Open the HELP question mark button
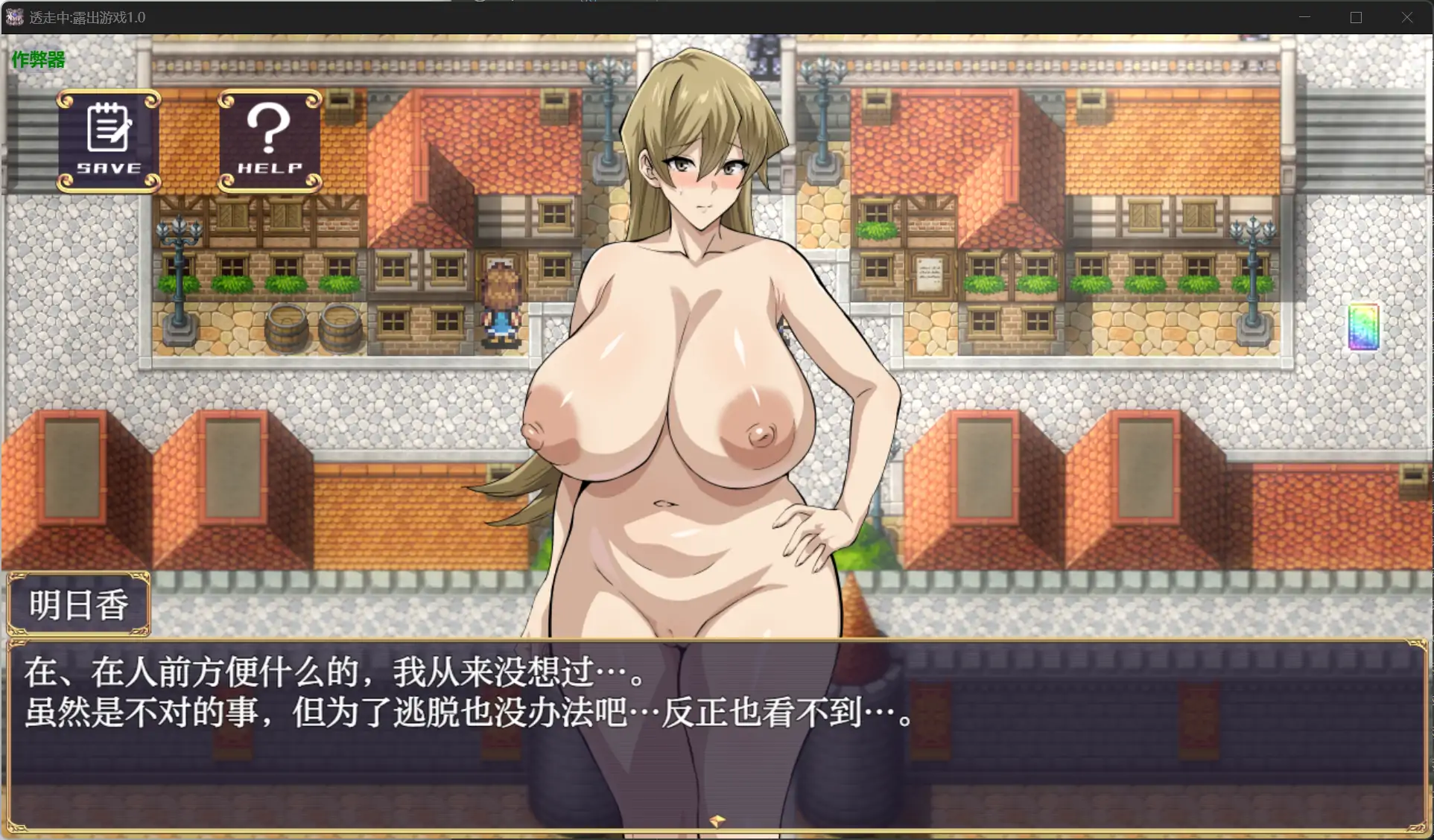 click(x=270, y=141)
